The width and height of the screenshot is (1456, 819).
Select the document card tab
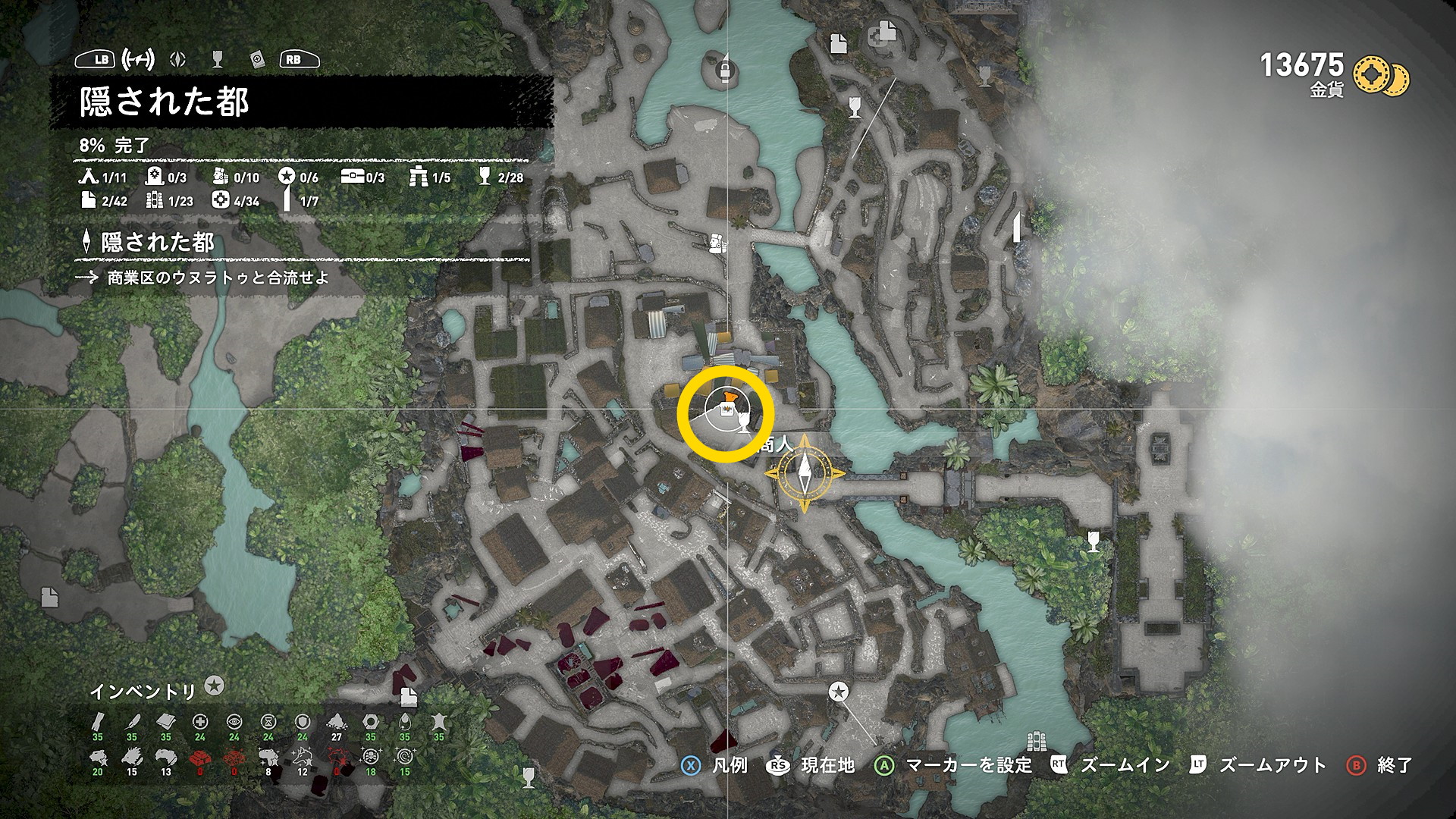coord(257,59)
